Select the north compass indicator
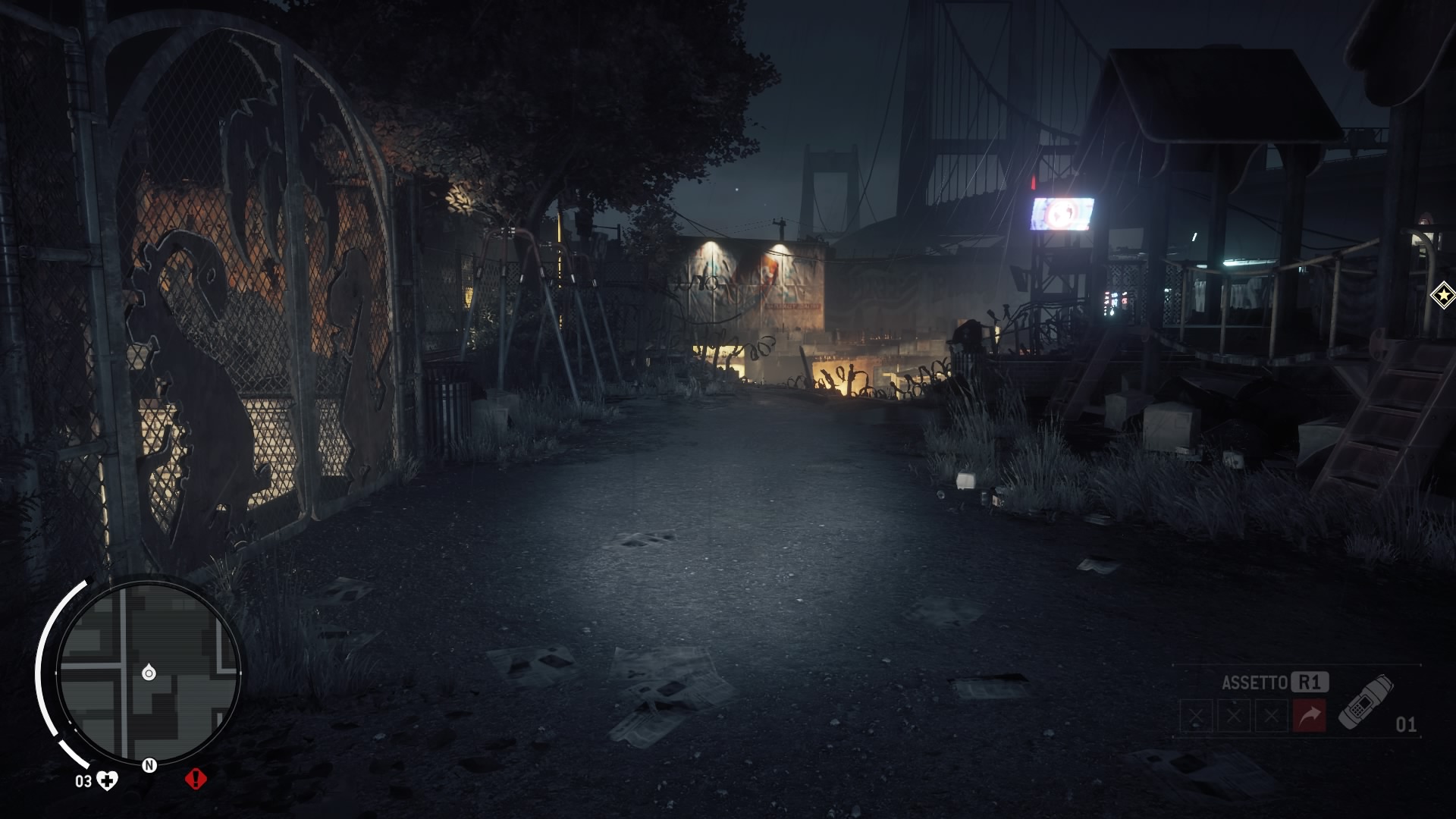The image size is (1456, 819). (x=149, y=765)
